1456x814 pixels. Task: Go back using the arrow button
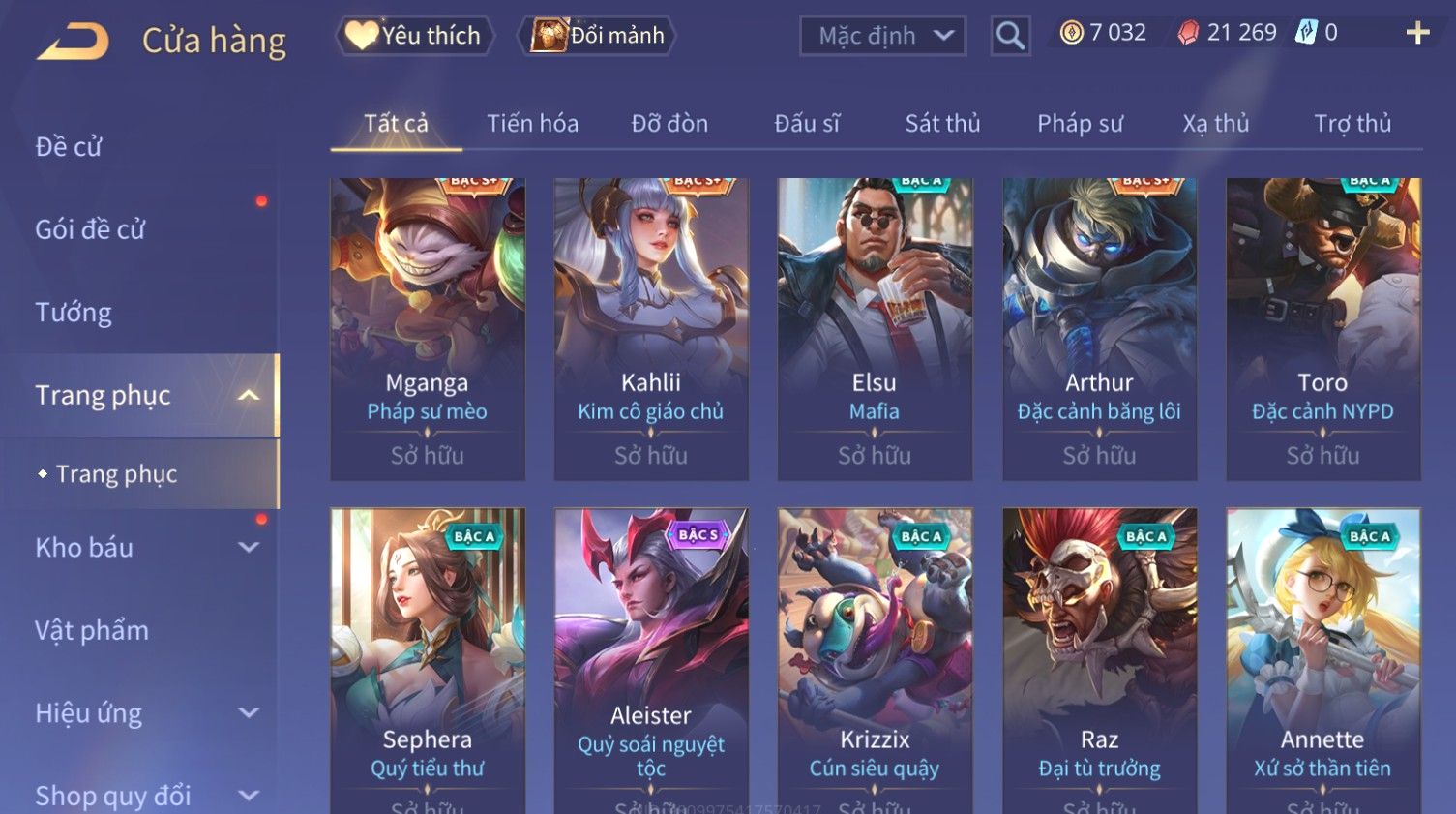(74, 42)
